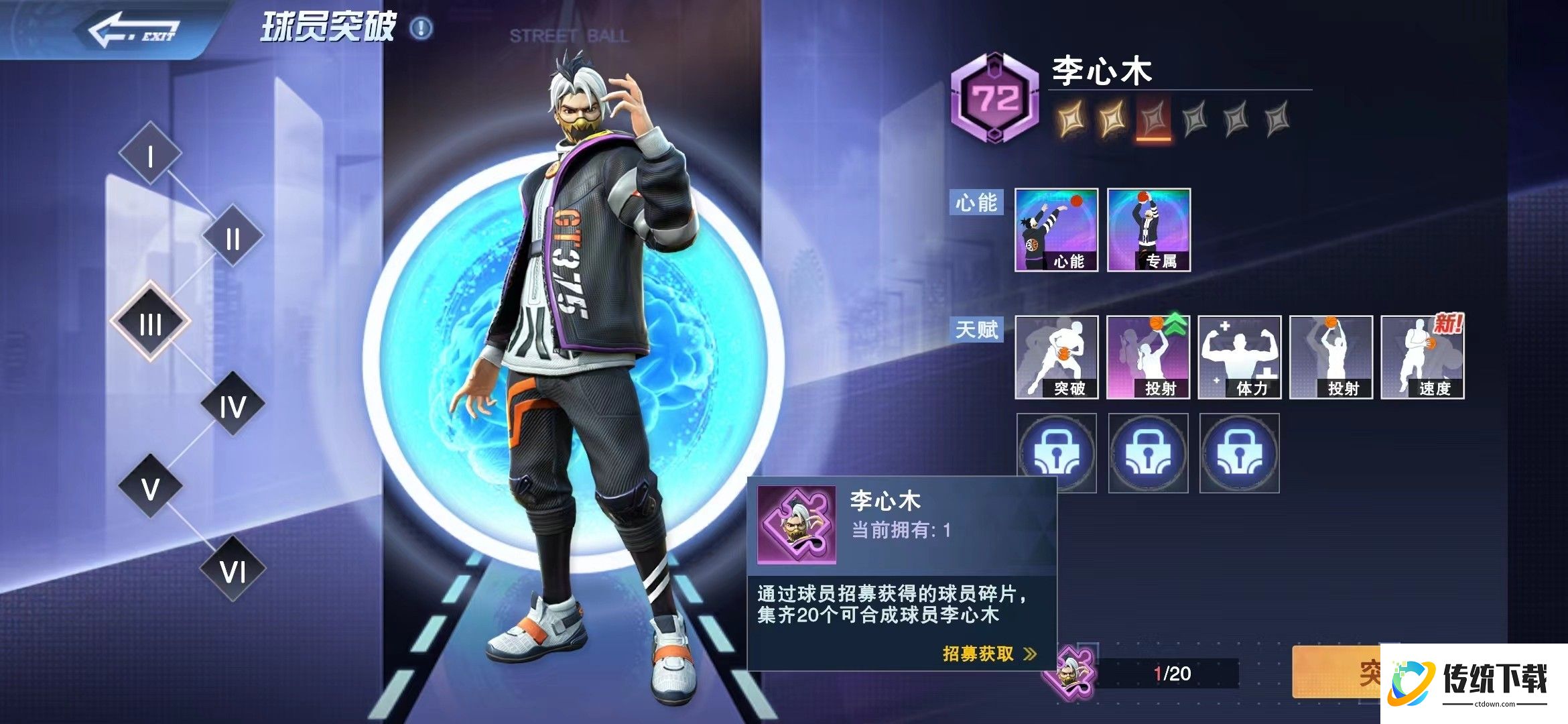The image size is (1568, 724).
Task: View the 专属 exclusive skill icon
Action: (1149, 230)
